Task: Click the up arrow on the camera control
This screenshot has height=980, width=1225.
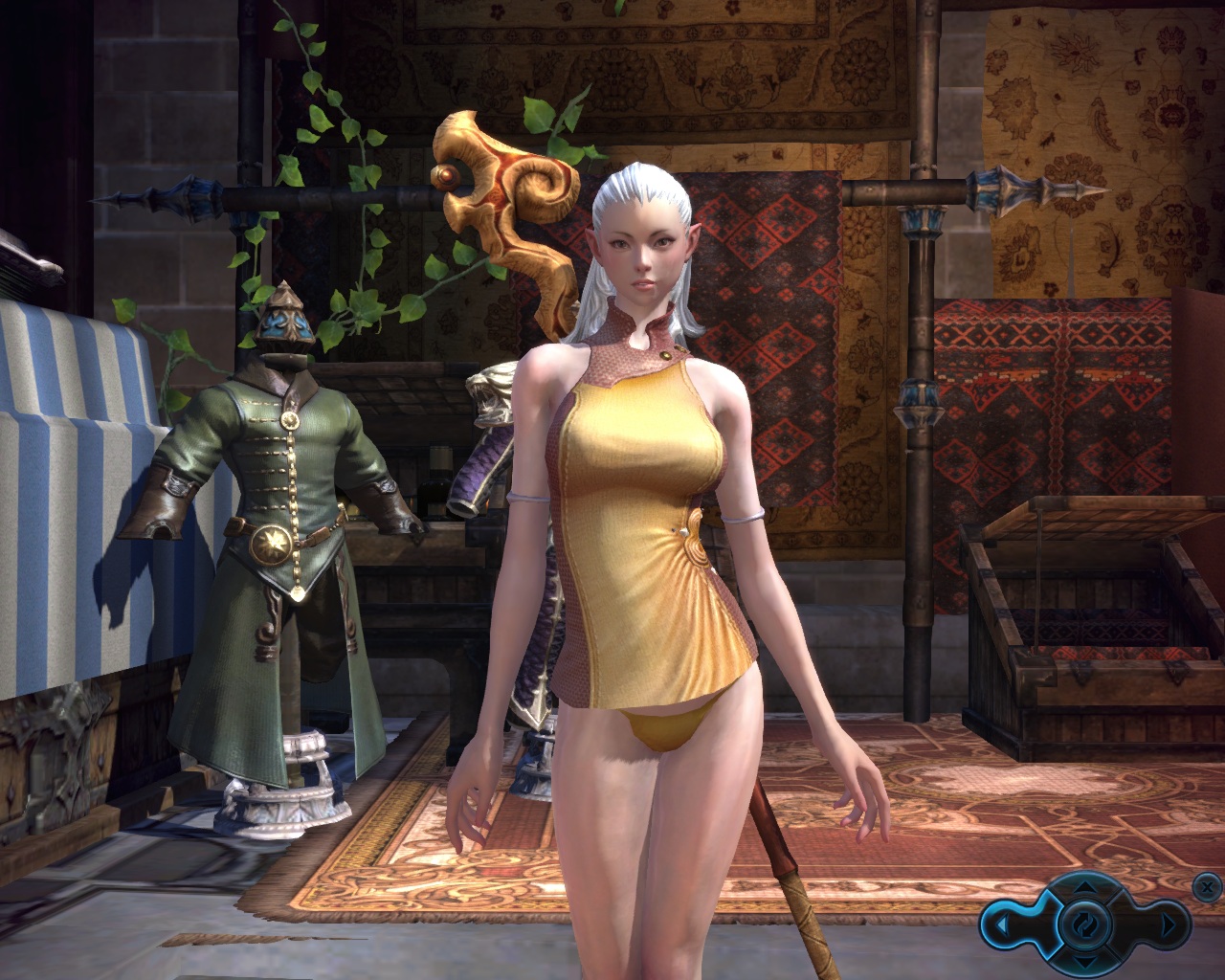Action: 1084,886
